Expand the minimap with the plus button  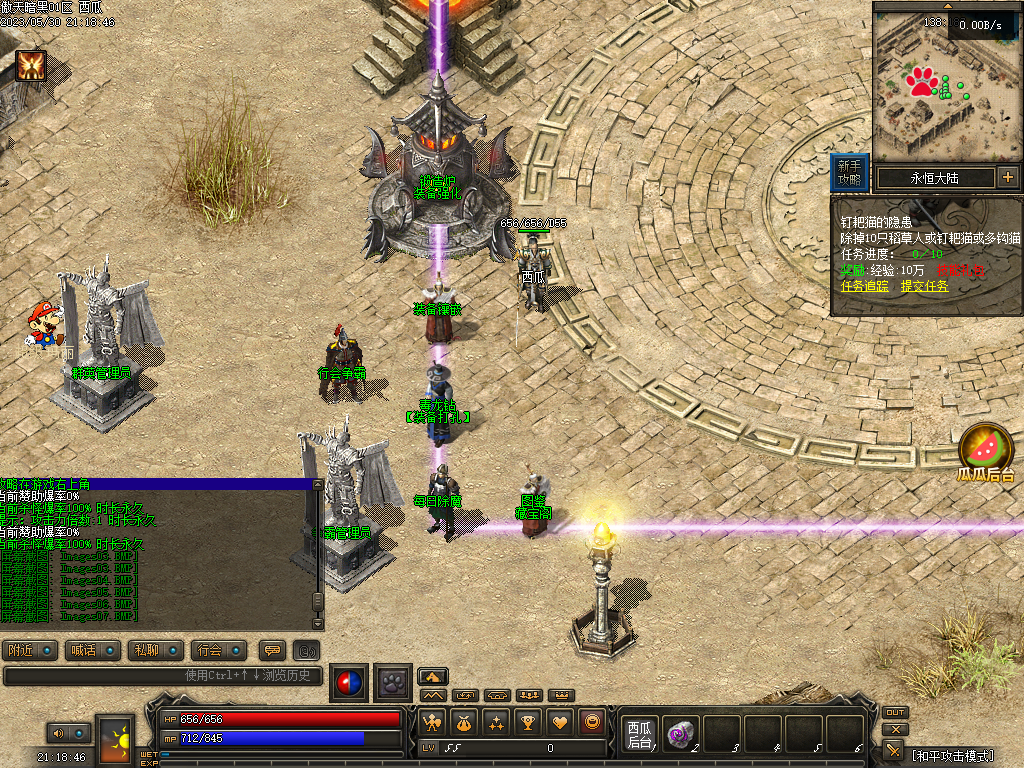pos(1007,178)
